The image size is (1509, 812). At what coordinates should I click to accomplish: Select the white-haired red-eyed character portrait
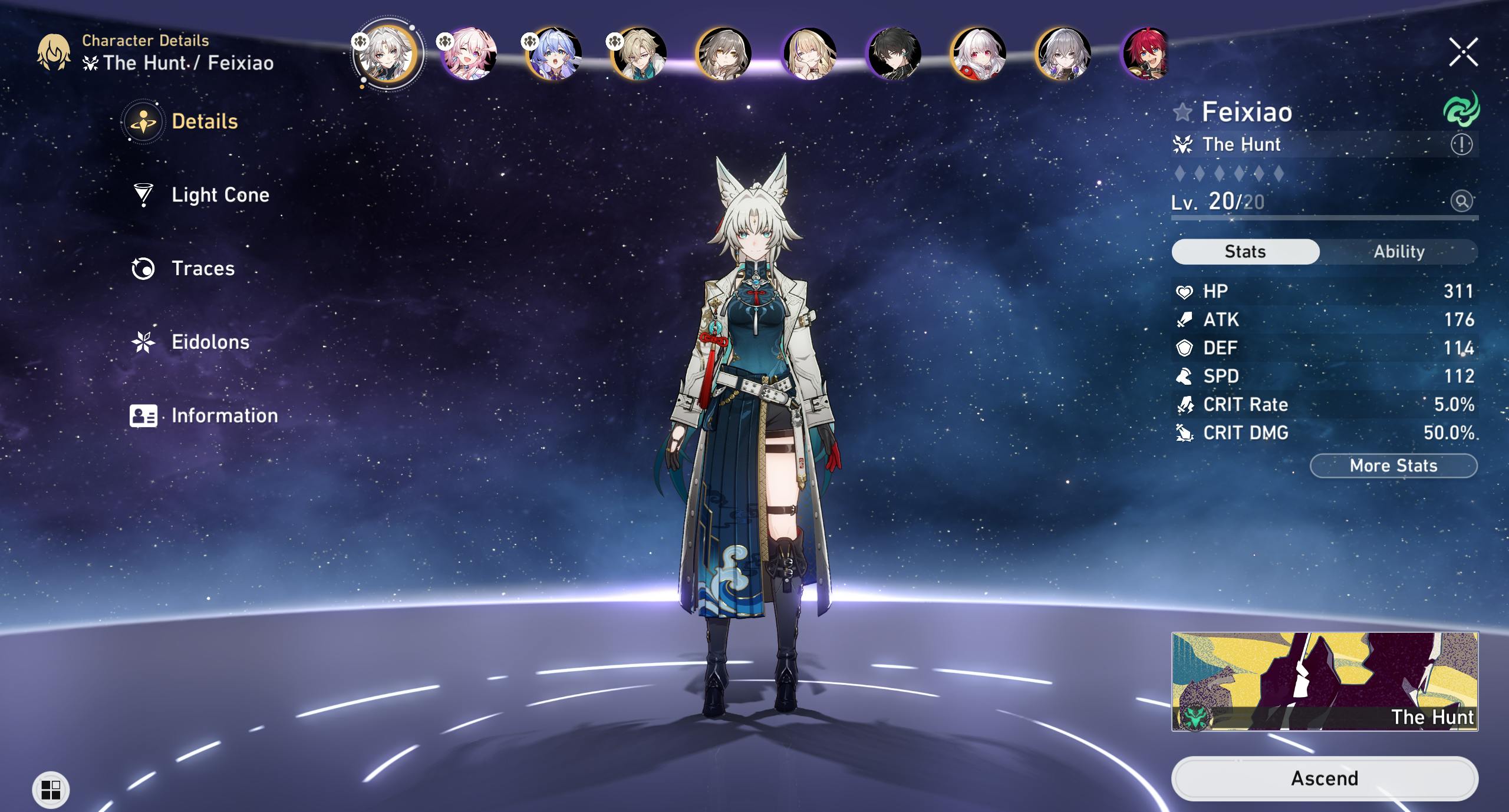978,54
